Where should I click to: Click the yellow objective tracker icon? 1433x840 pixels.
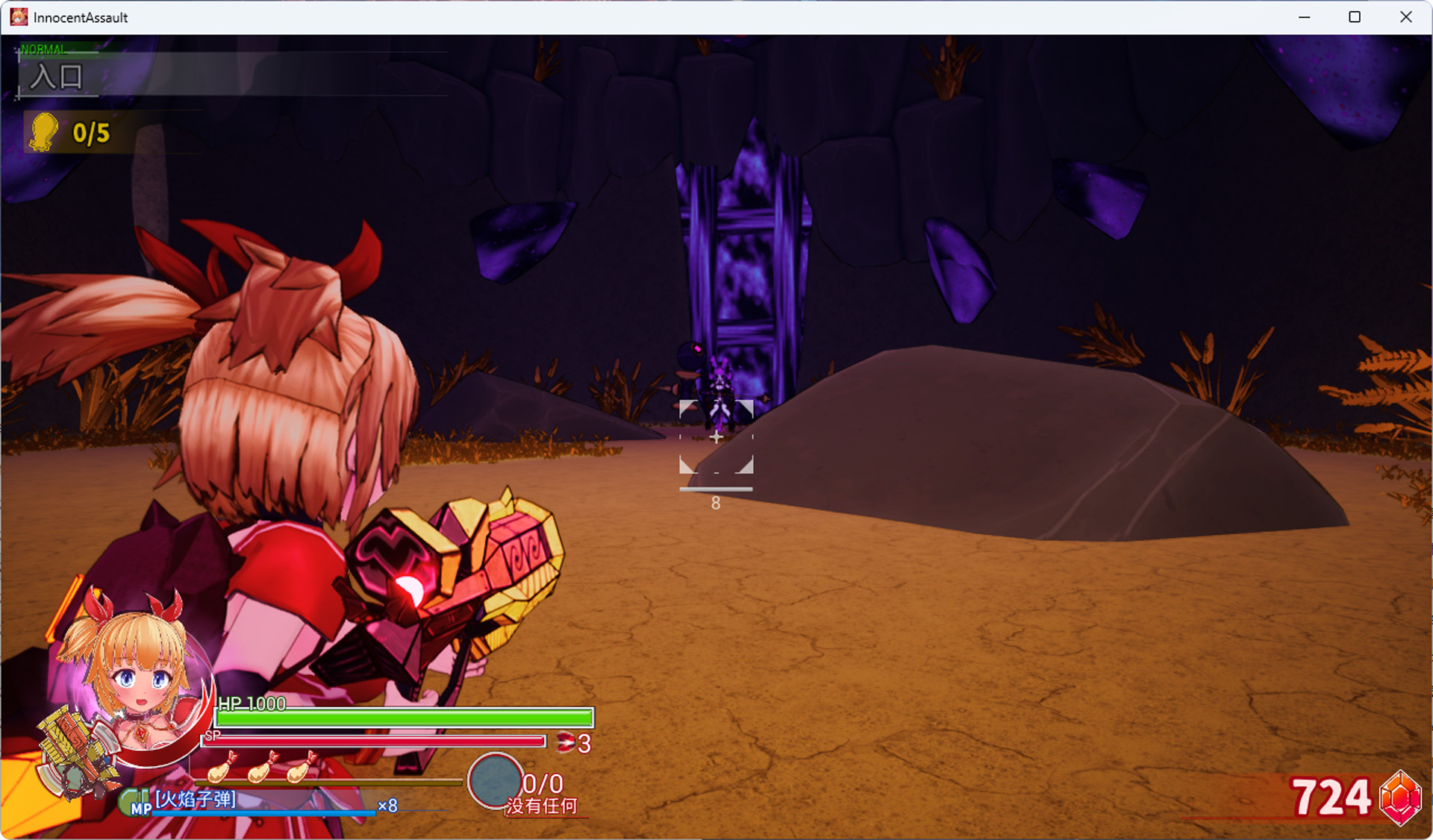coord(44,132)
